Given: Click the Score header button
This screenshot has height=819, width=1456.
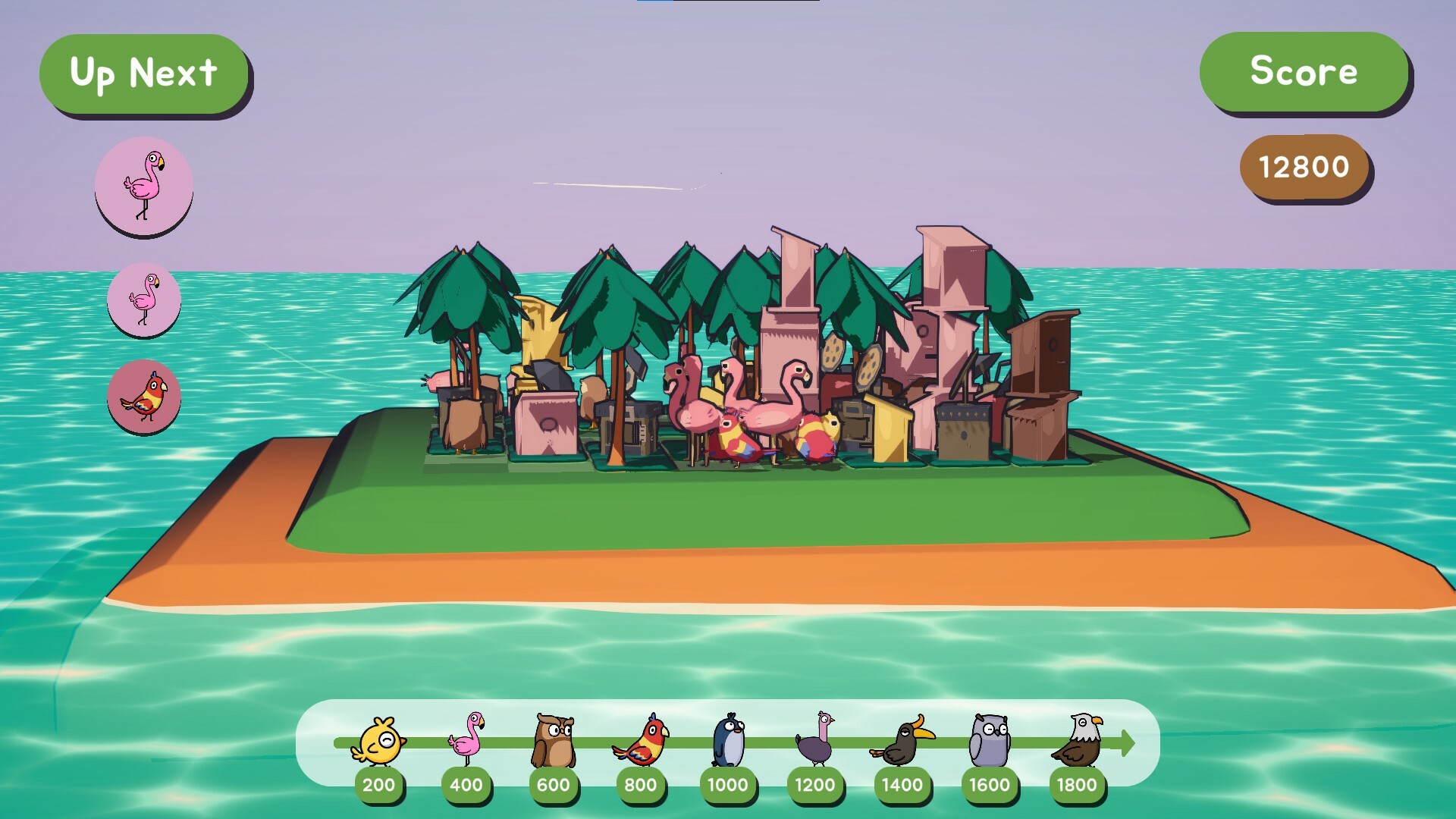Looking at the screenshot, I should click(x=1304, y=73).
